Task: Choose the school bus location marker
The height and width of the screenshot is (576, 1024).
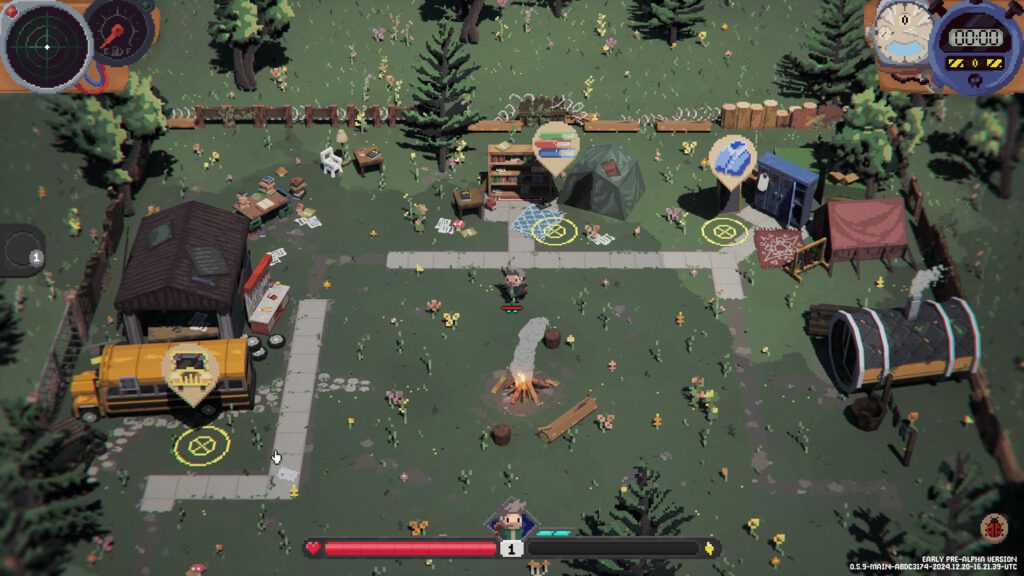Action: (188, 370)
